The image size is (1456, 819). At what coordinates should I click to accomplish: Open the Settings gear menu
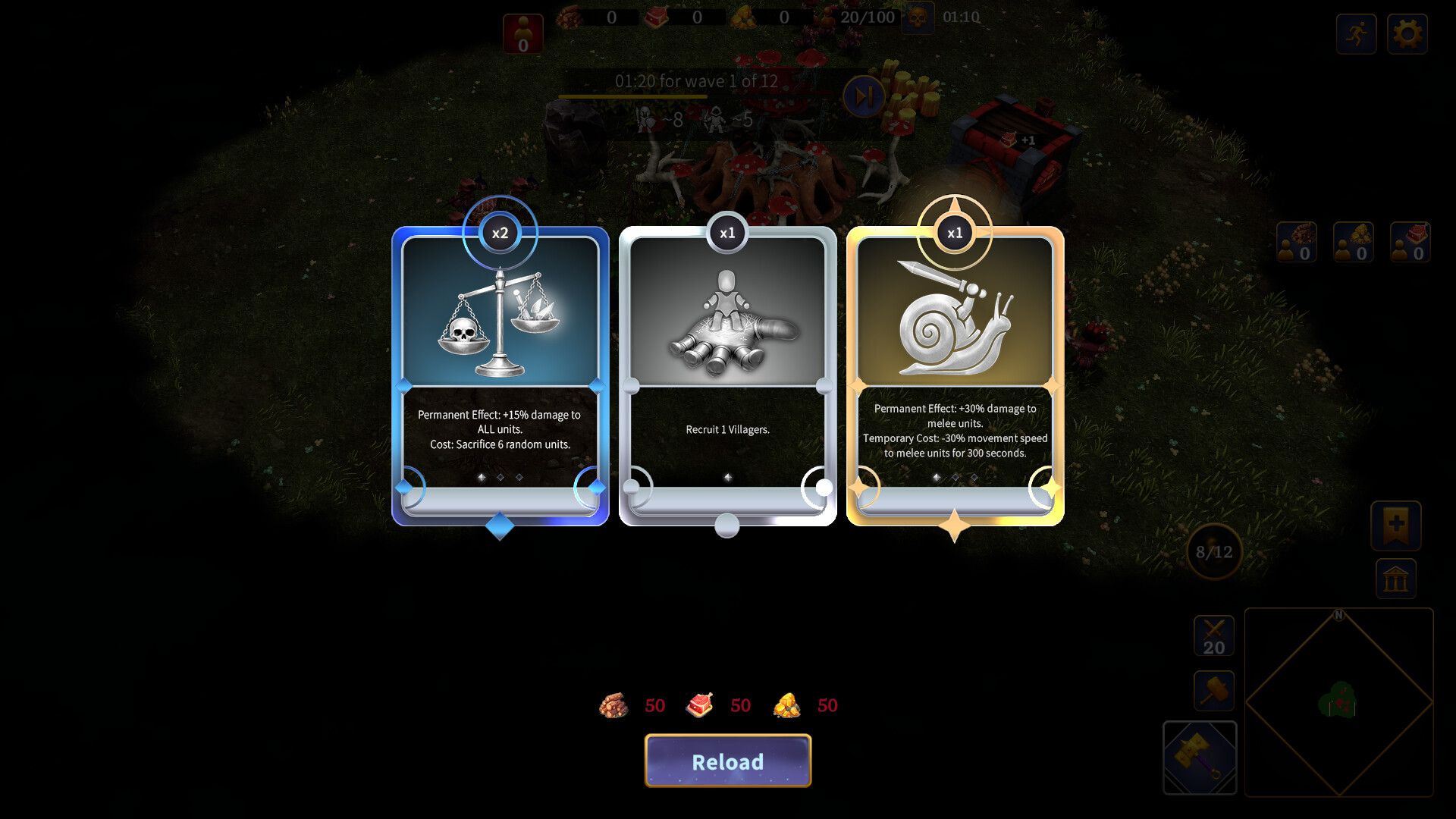1408,33
